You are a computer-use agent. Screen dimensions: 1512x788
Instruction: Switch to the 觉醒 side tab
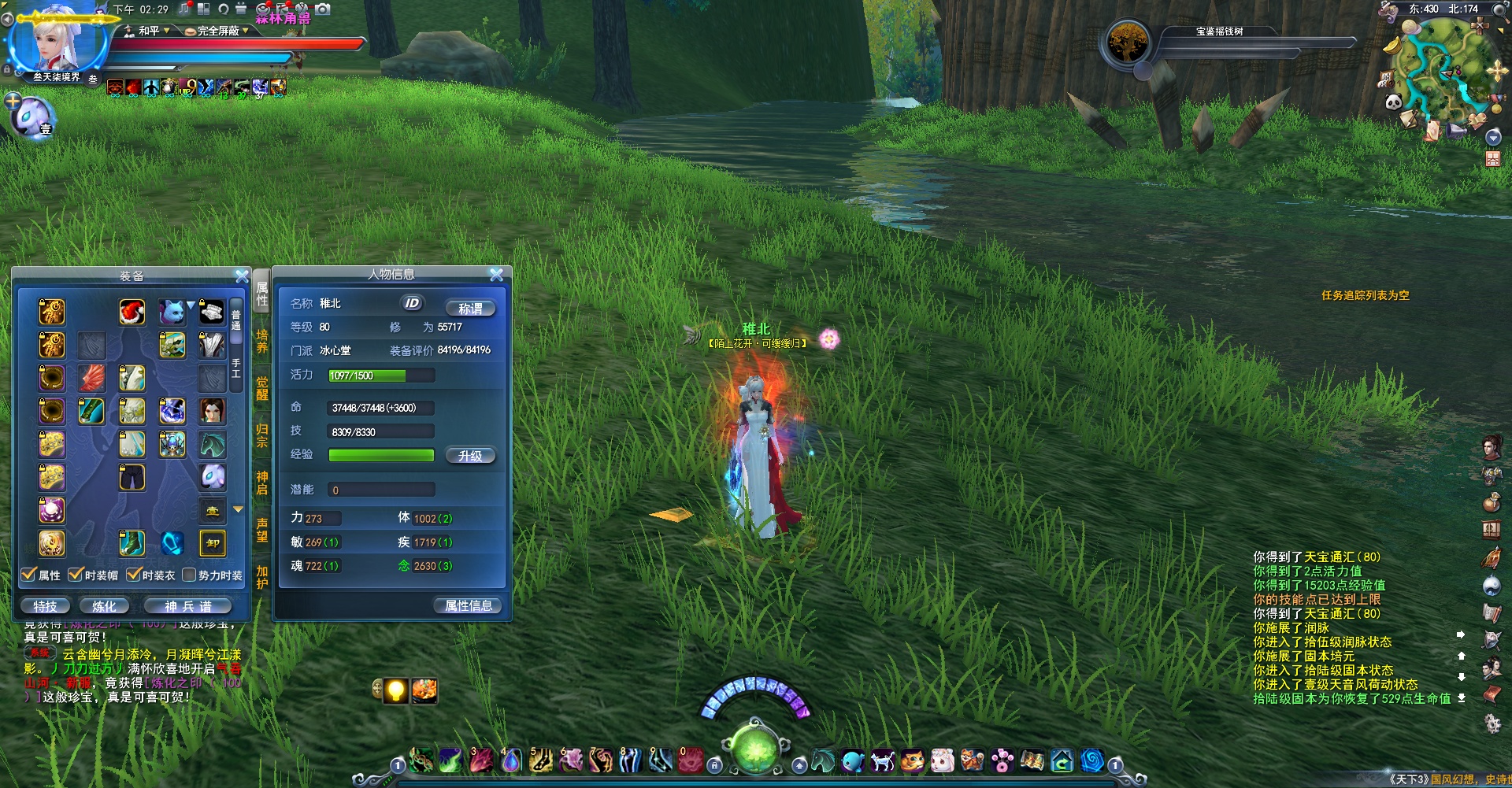click(x=262, y=388)
